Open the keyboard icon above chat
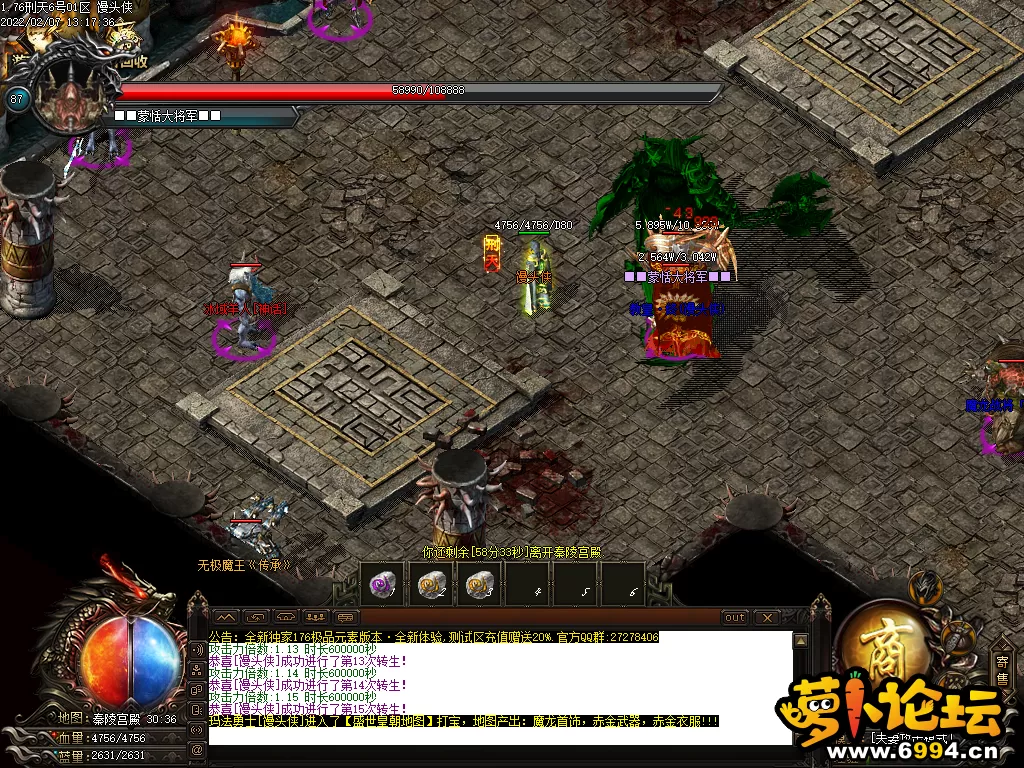This screenshot has width=1024, height=768. click(x=346, y=618)
